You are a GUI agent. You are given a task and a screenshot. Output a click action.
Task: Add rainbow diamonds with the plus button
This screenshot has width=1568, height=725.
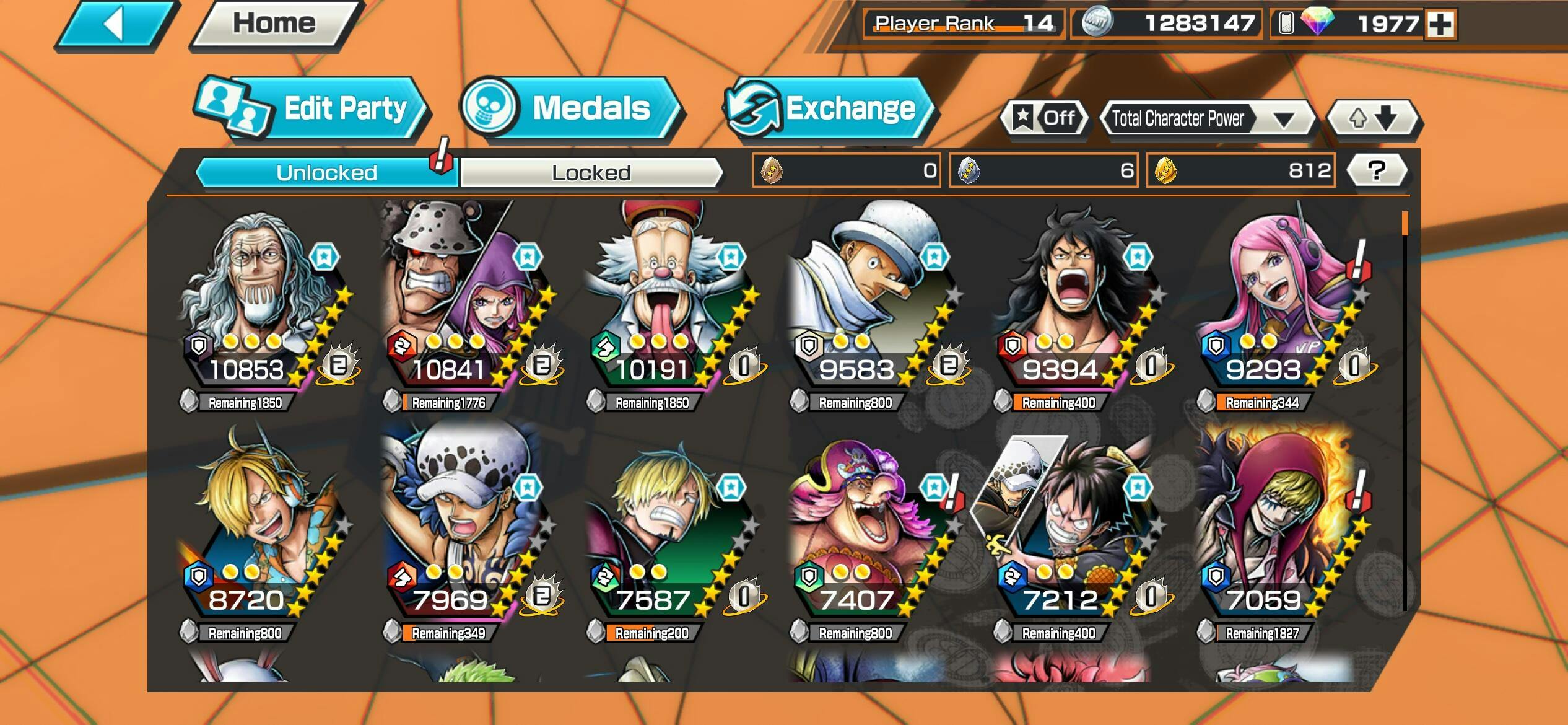point(1440,25)
